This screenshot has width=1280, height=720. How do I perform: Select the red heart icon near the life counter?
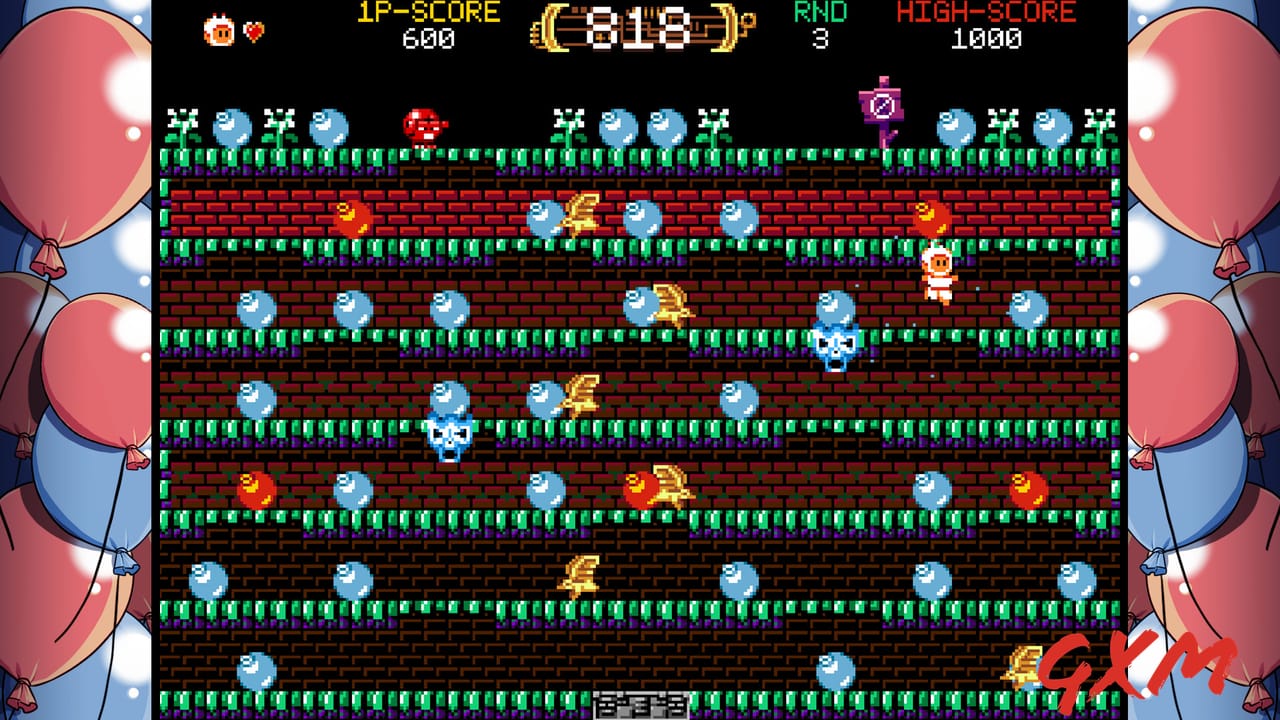coord(253,32)
